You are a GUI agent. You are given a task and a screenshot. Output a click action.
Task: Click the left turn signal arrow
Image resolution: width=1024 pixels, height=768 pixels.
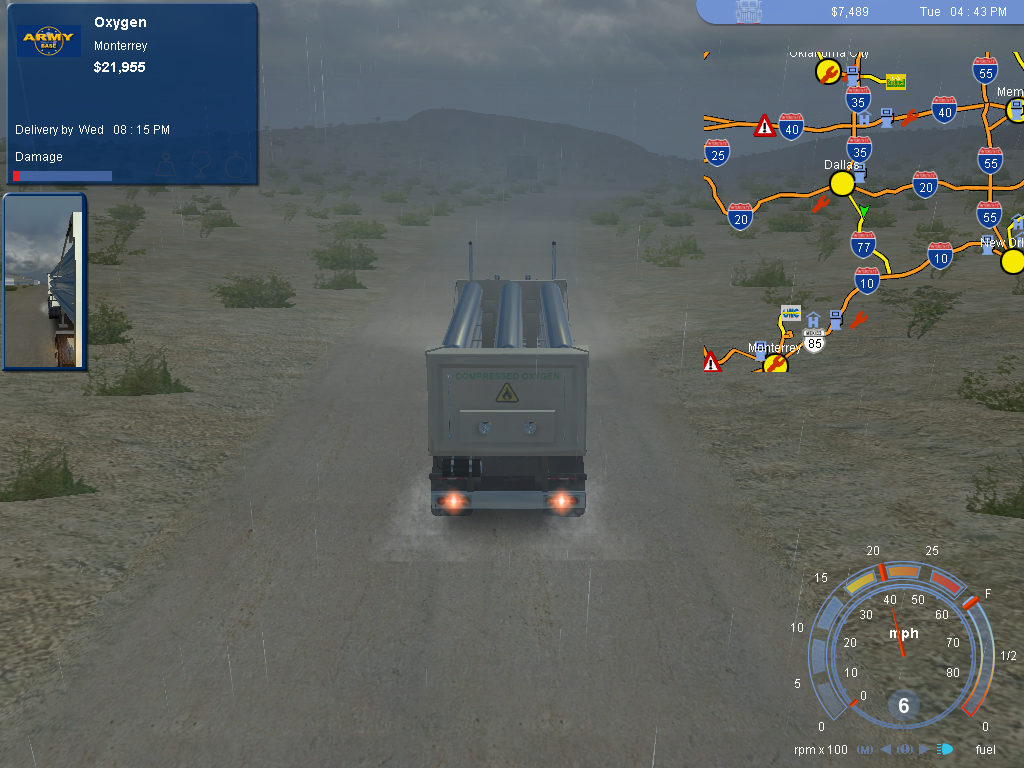pyautogui.click(x=885, y=749)
